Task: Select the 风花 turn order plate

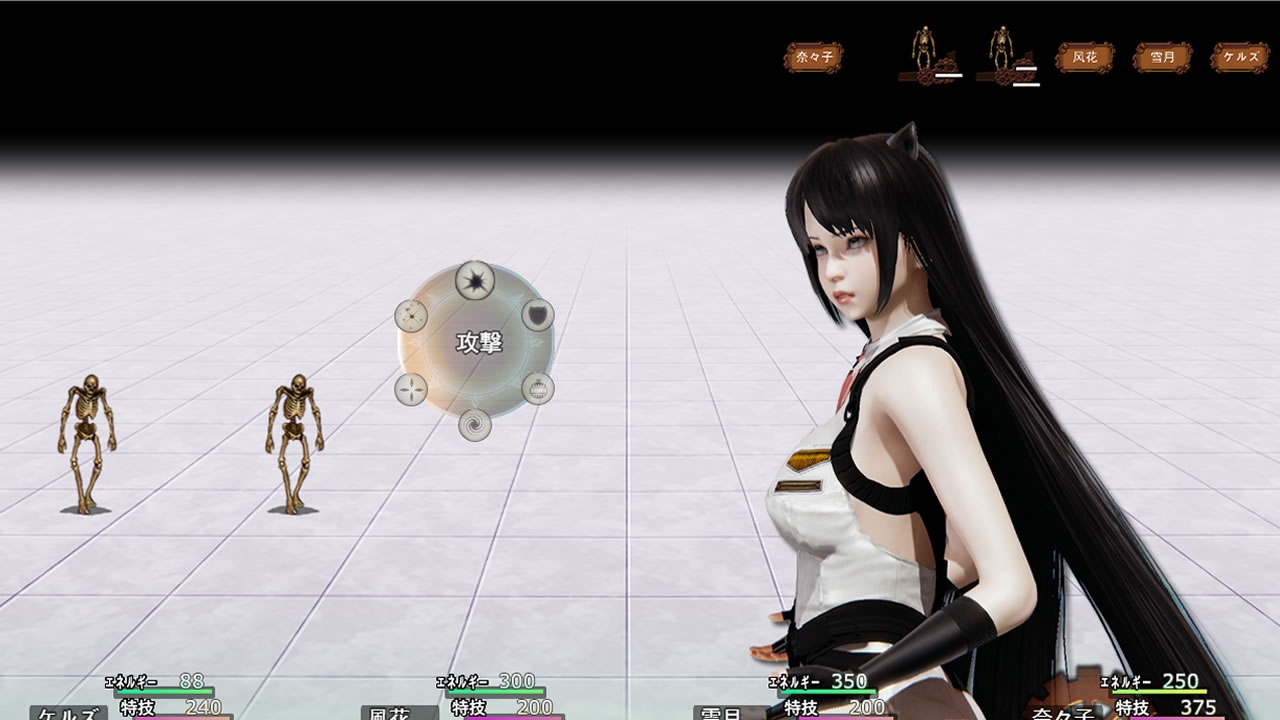Action: coord(1085,57)
